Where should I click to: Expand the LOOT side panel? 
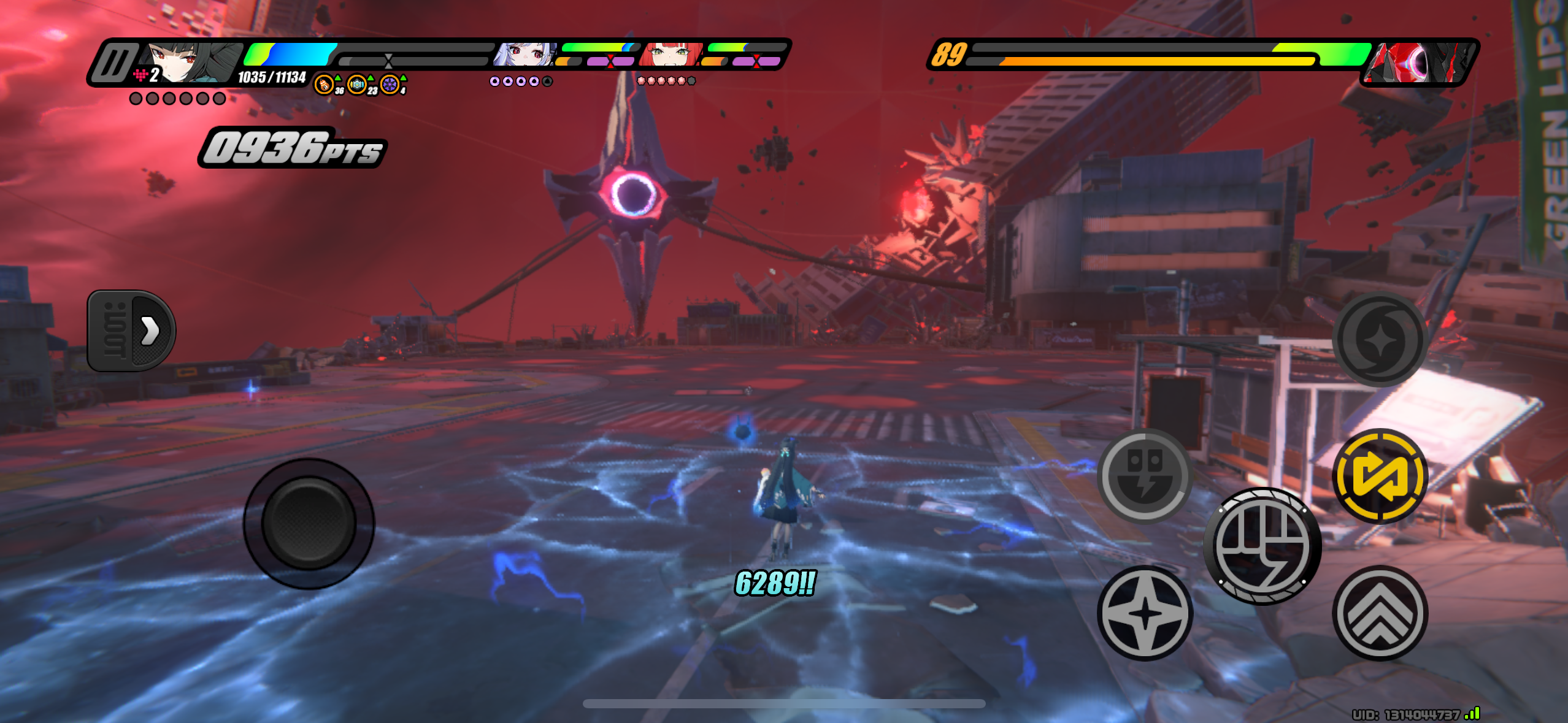point(132,331)
